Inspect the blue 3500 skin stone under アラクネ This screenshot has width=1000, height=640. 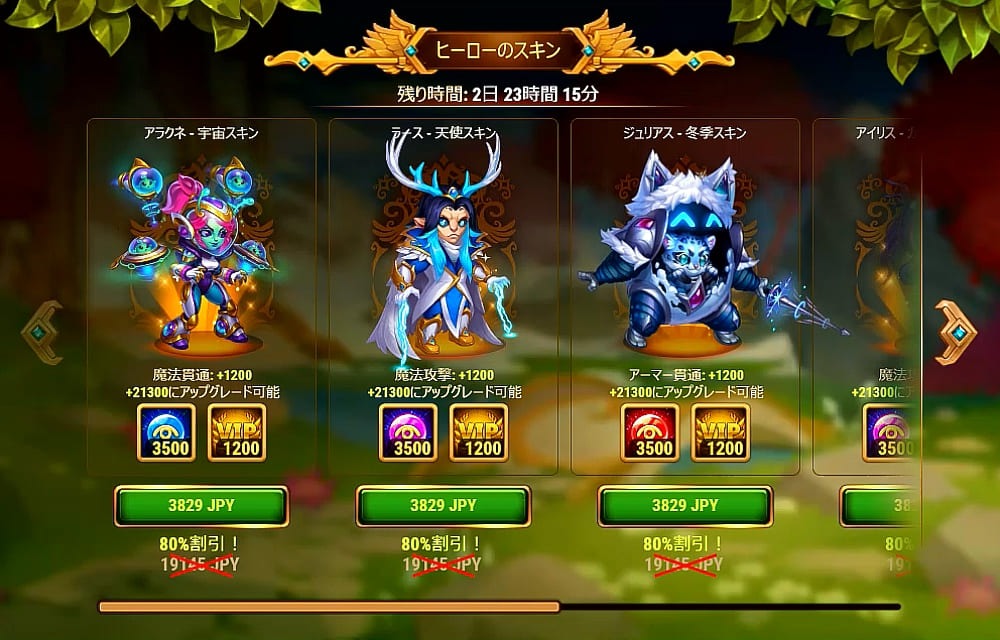click(165, 433)
